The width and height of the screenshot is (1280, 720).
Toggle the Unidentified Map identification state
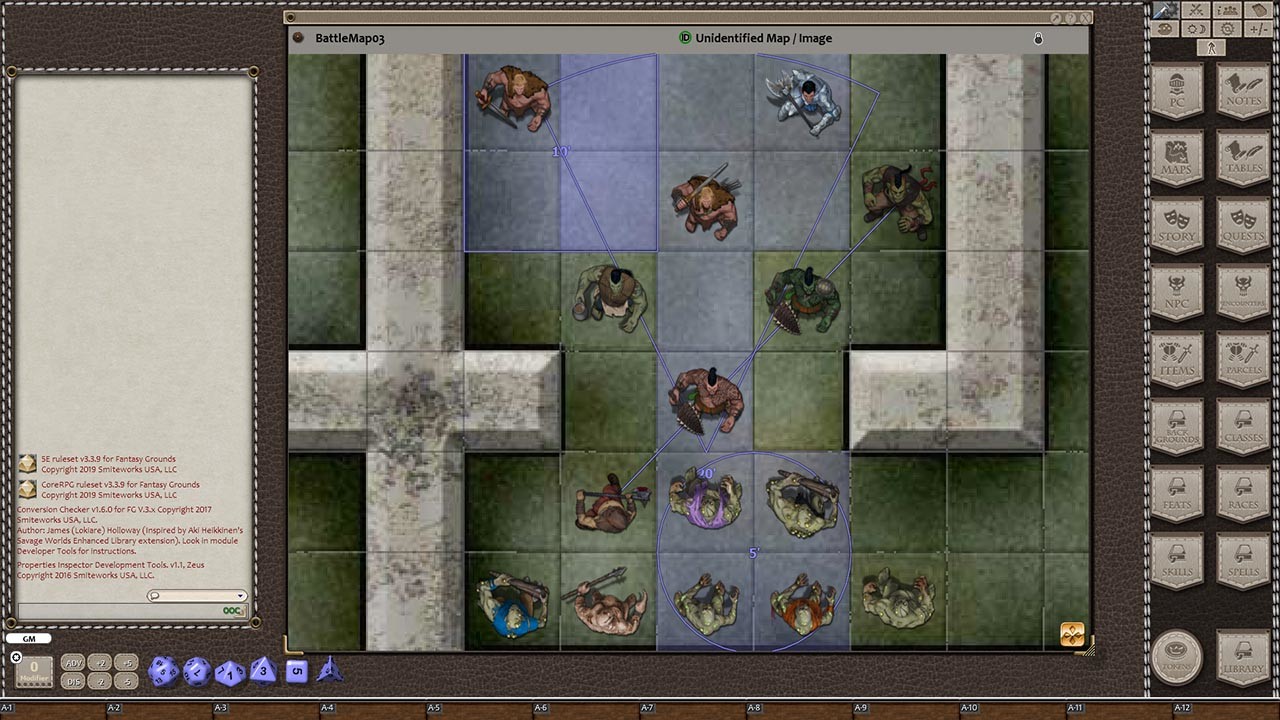686,38
